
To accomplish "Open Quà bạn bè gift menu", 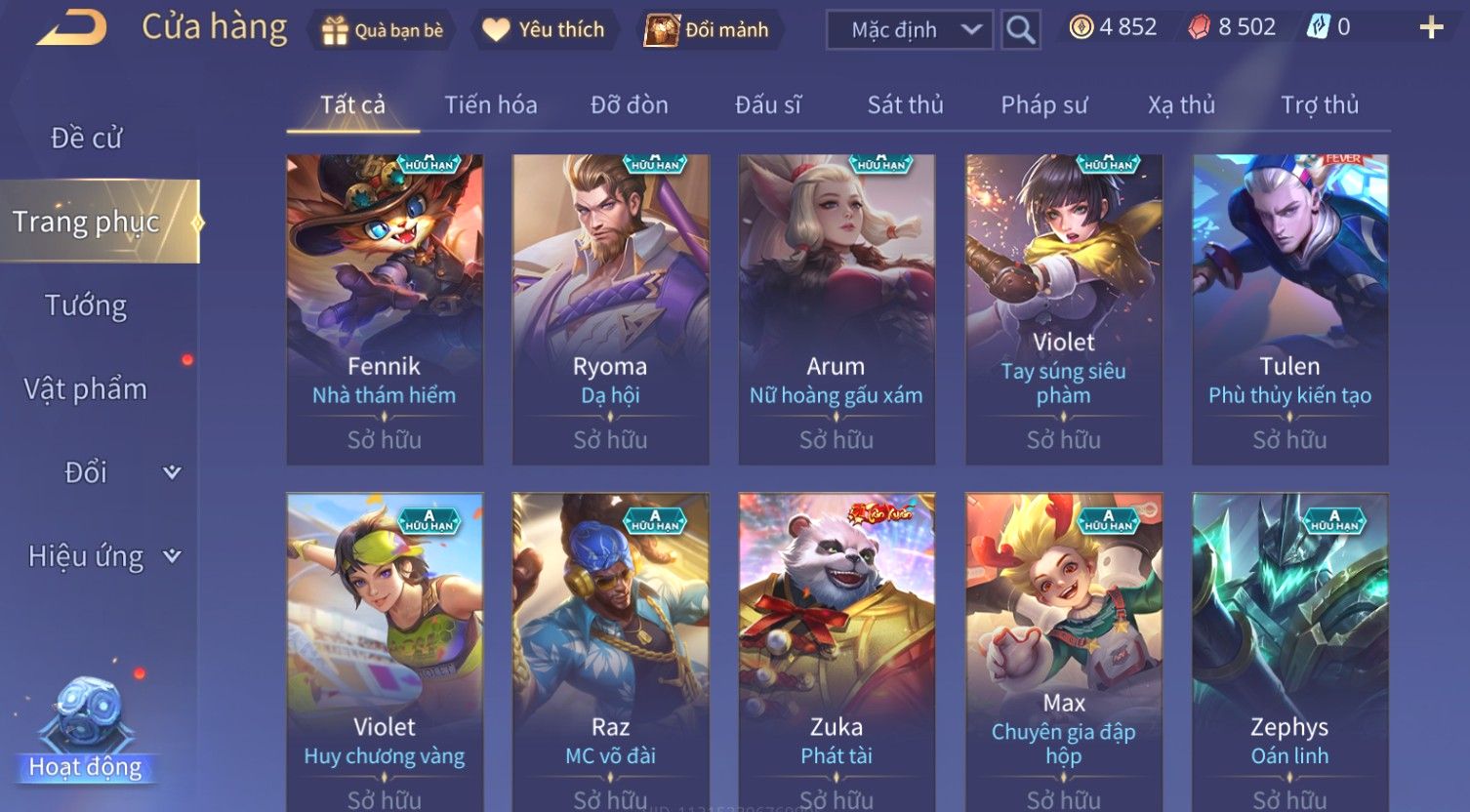I will (x=383, y=30).
